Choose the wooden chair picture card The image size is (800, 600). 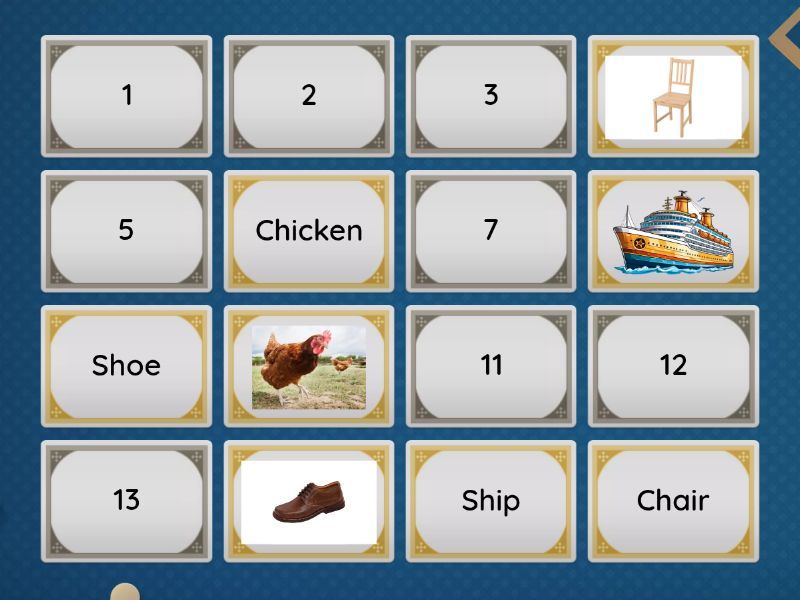673,96
